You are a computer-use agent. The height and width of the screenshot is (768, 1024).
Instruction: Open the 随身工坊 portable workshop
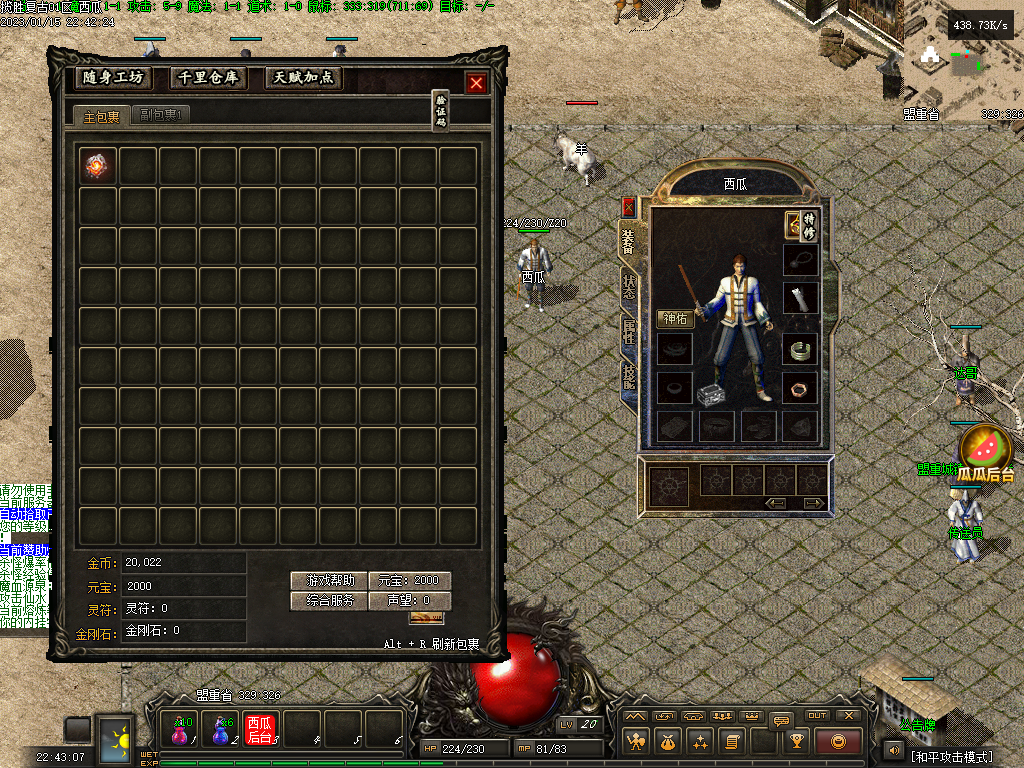coord(114,78)
